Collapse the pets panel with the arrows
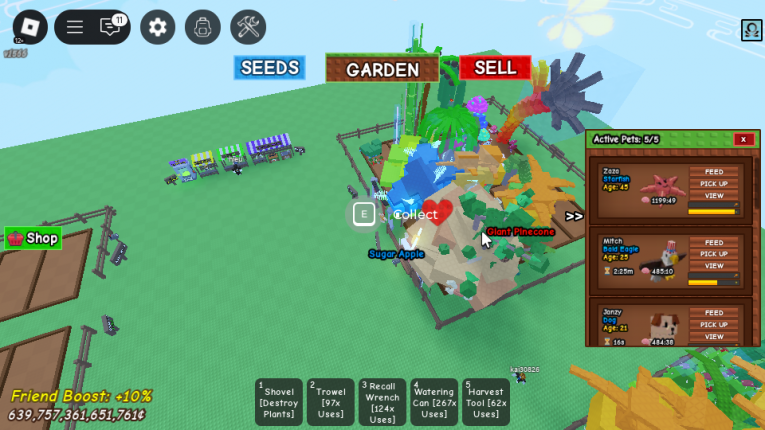Image resolution: width=765 pixels, height=430 pixels. [574, 216]
